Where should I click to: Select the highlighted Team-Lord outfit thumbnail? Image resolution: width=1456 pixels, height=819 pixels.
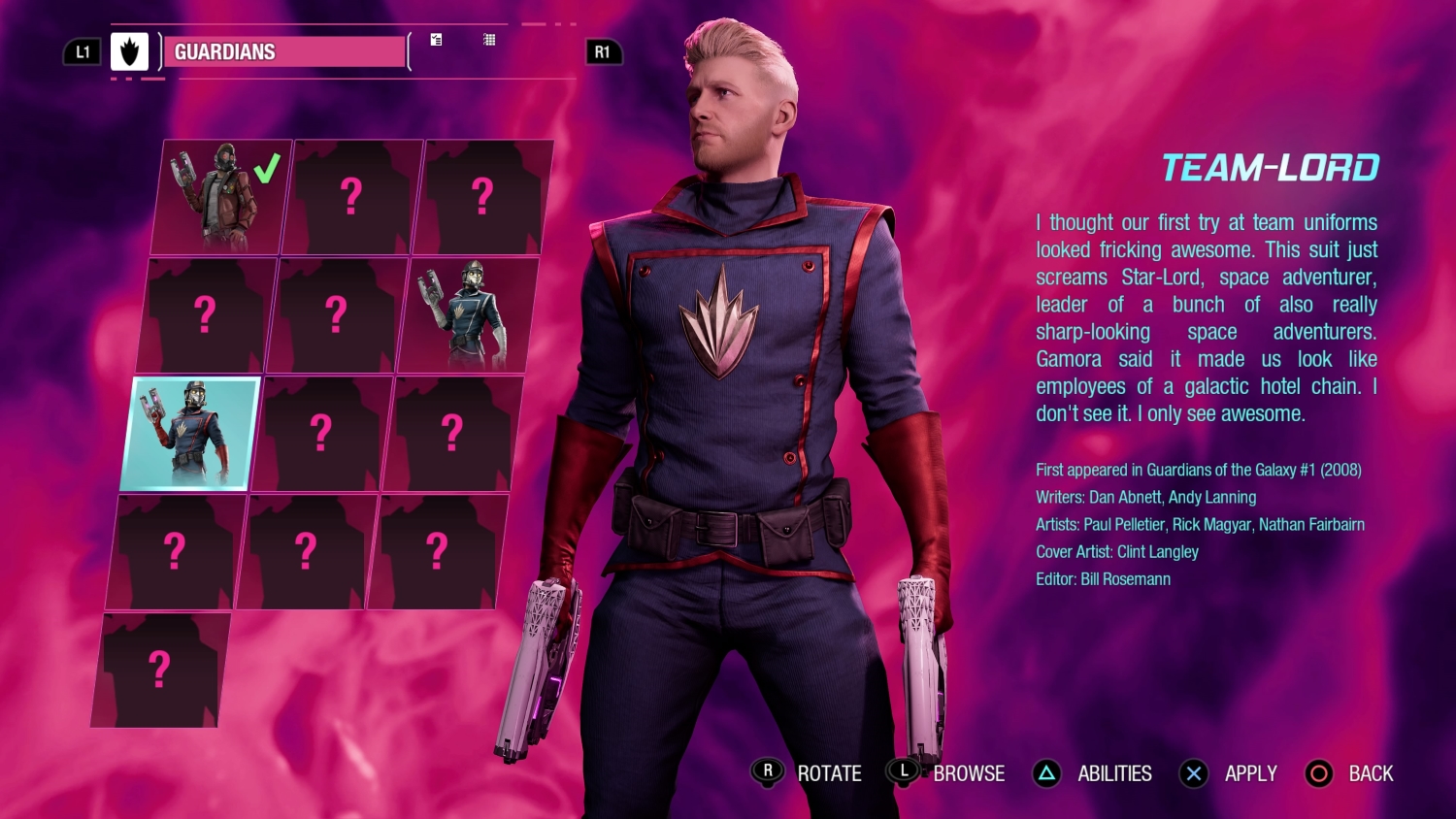tap(190, 433)
